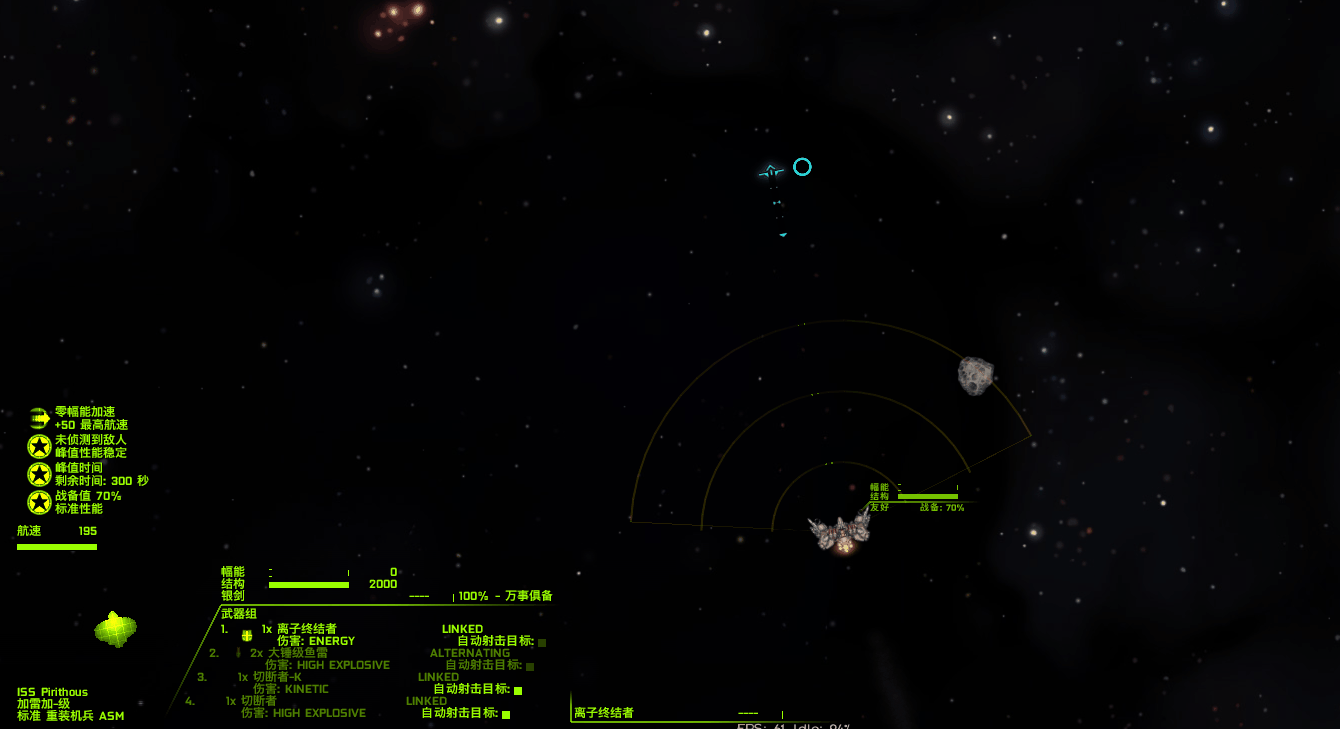Toggle autofire box for 大锤级鱼雷 group

[530, 666]
